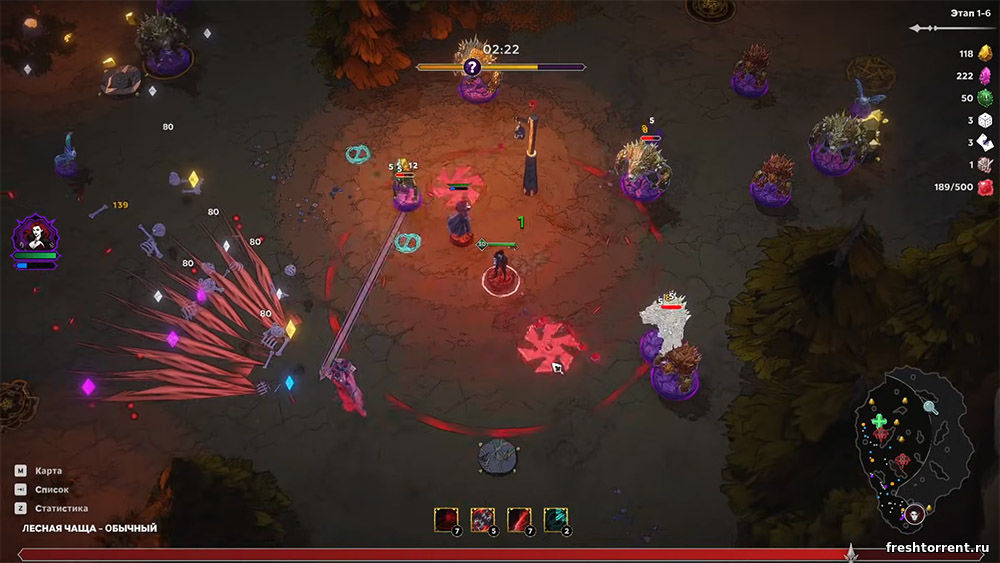Click the pink crystal resource icon

tap(985, 76)
